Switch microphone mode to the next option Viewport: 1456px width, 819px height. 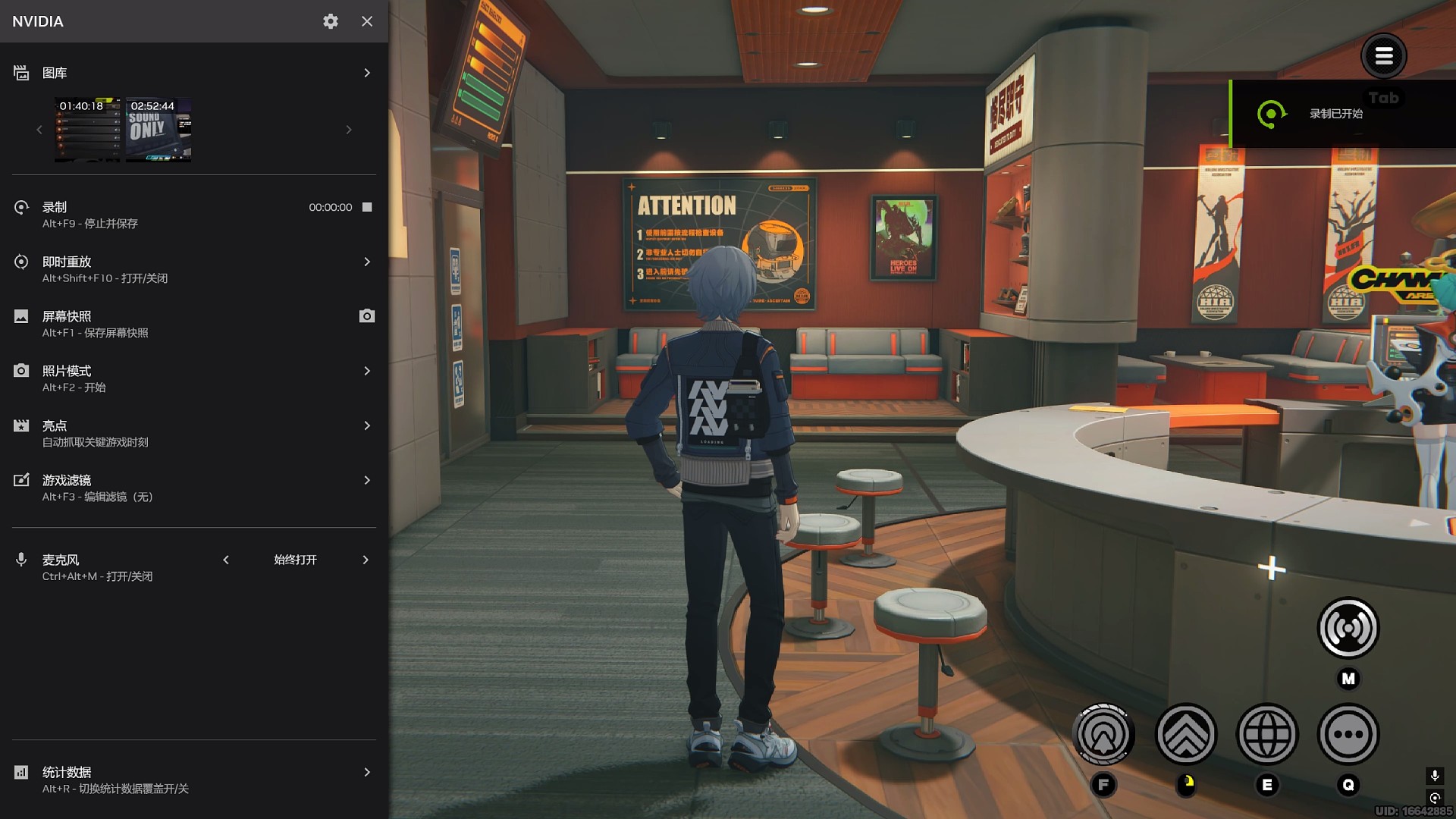click(x=366, y=560)
